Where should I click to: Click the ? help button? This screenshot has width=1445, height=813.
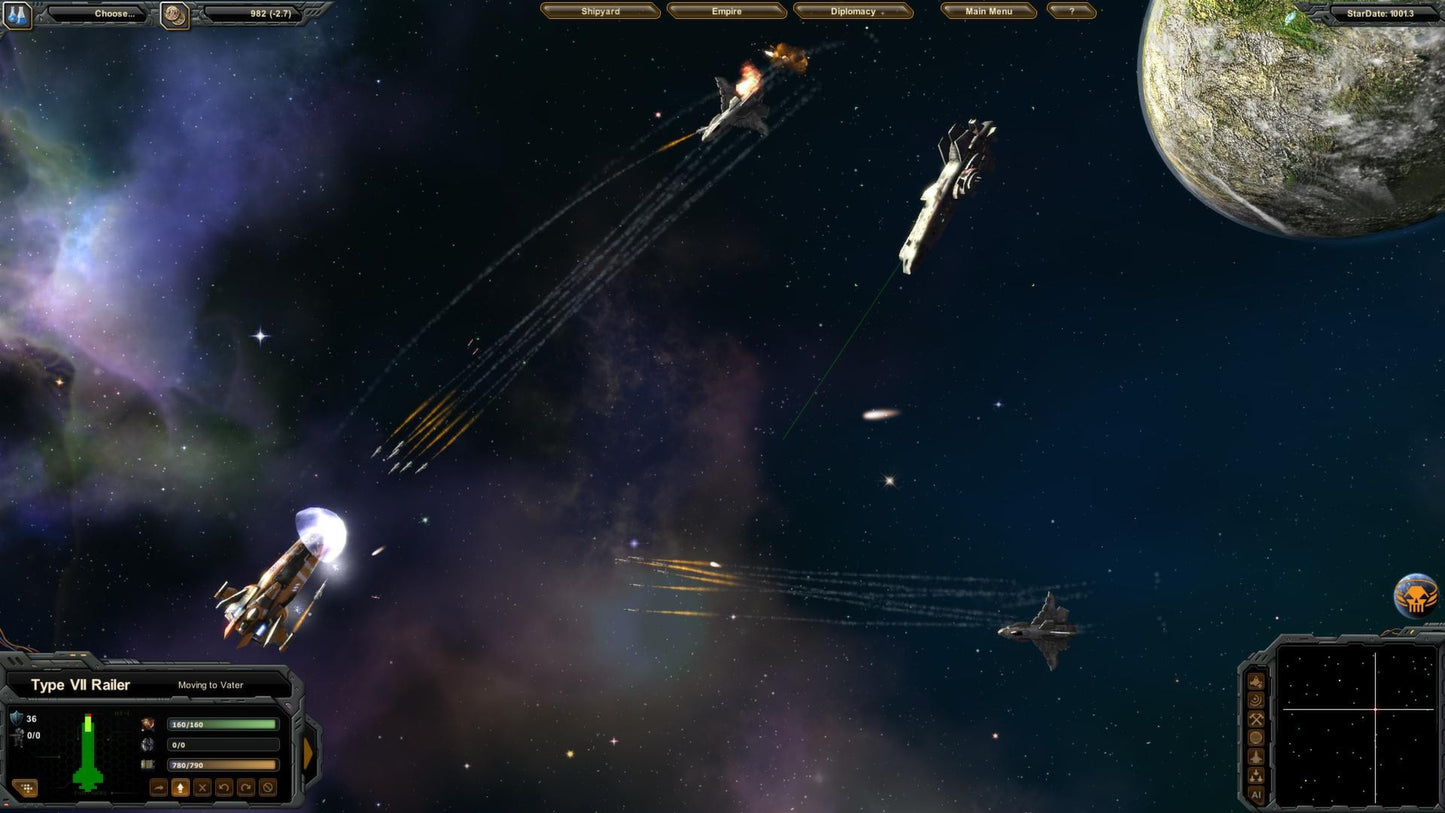tap(1071, 10)
